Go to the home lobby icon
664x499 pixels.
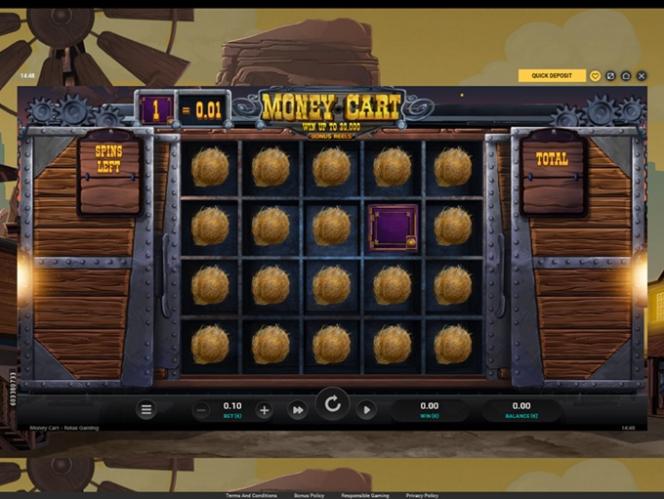point(625,75)
